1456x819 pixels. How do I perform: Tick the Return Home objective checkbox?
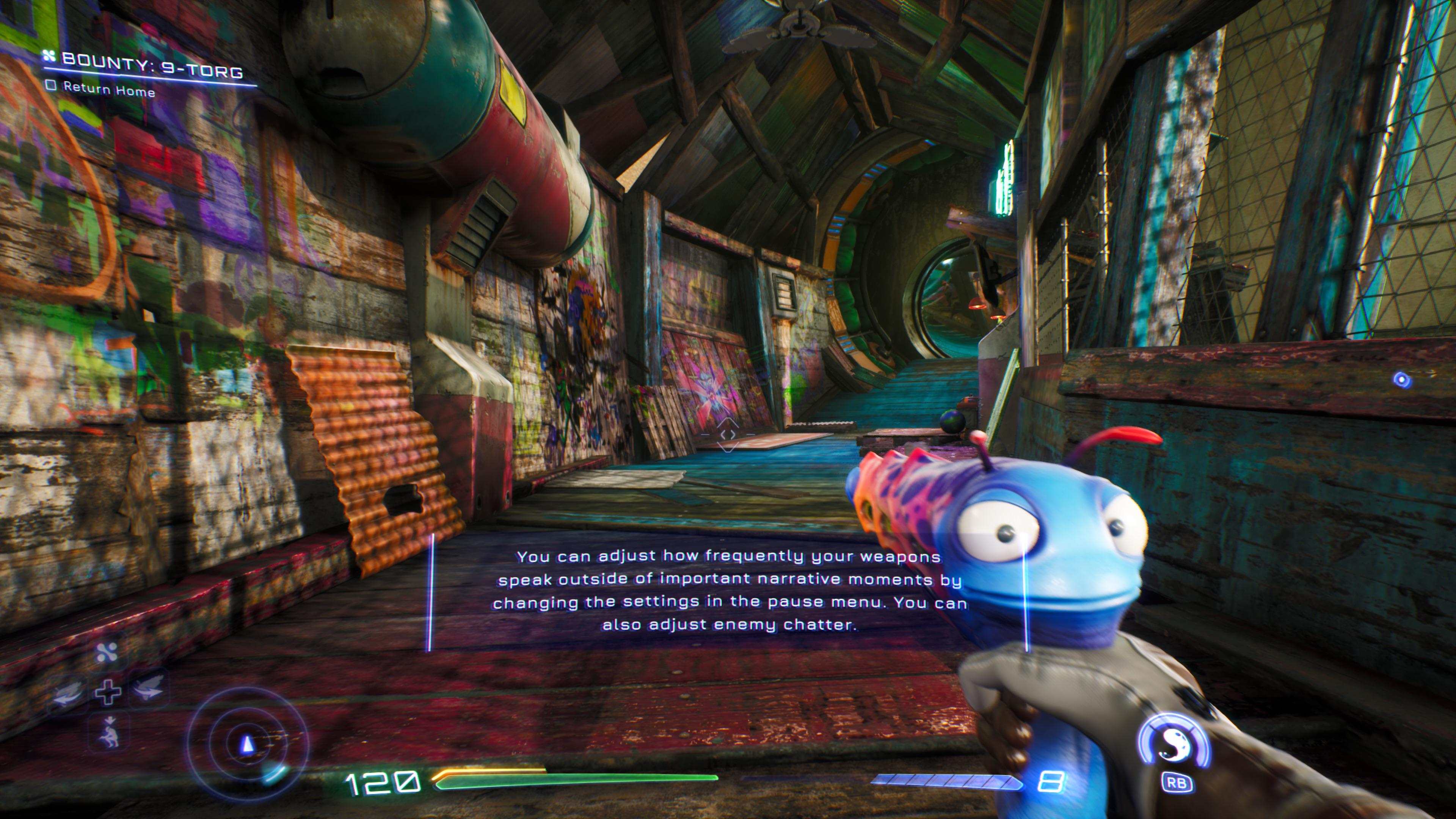pyautogui.click(x=52, y=86)
